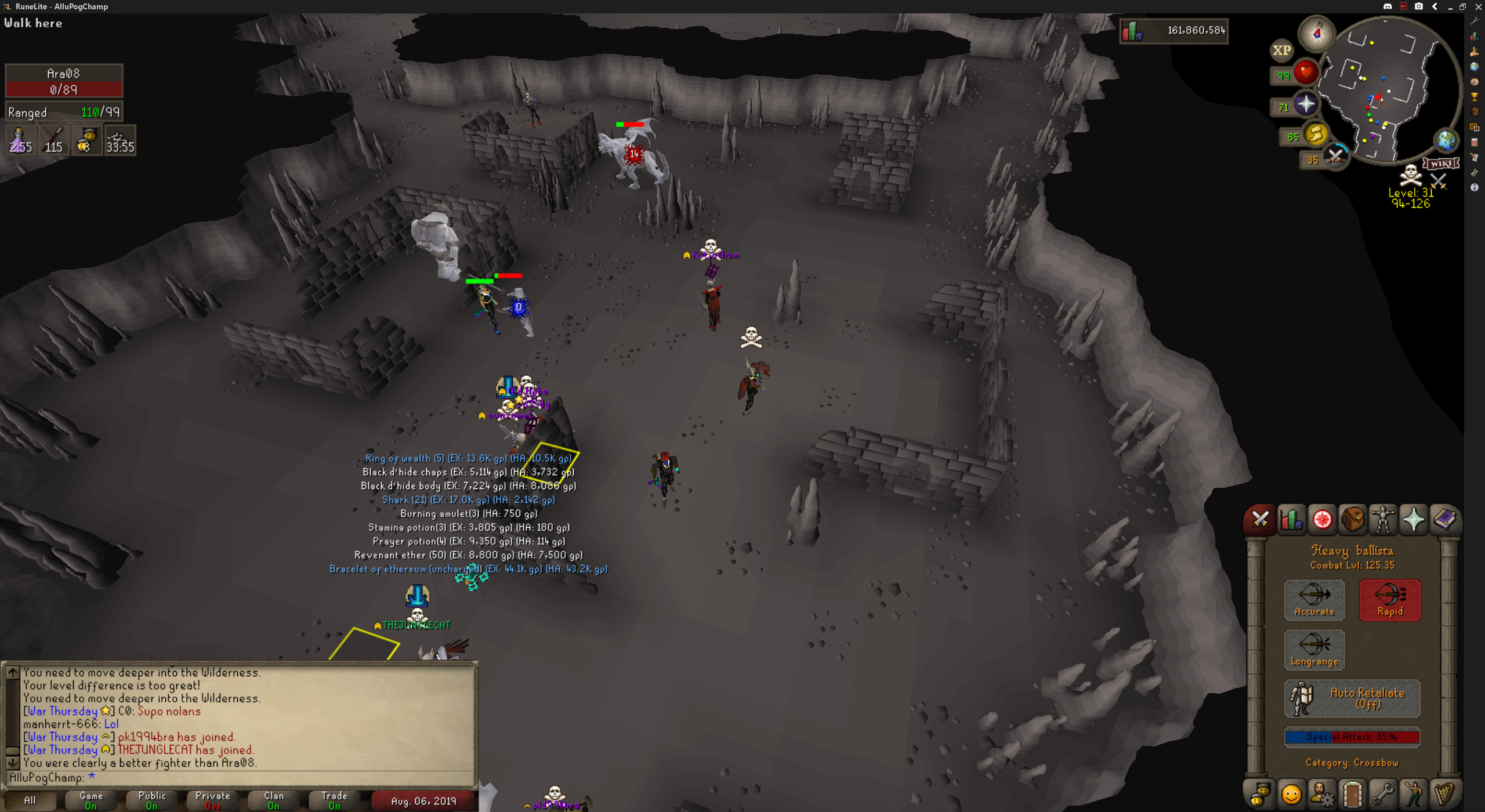The image size is (1485, 812).
Task: Open the logout door tab
Action: click(1353, 793)
